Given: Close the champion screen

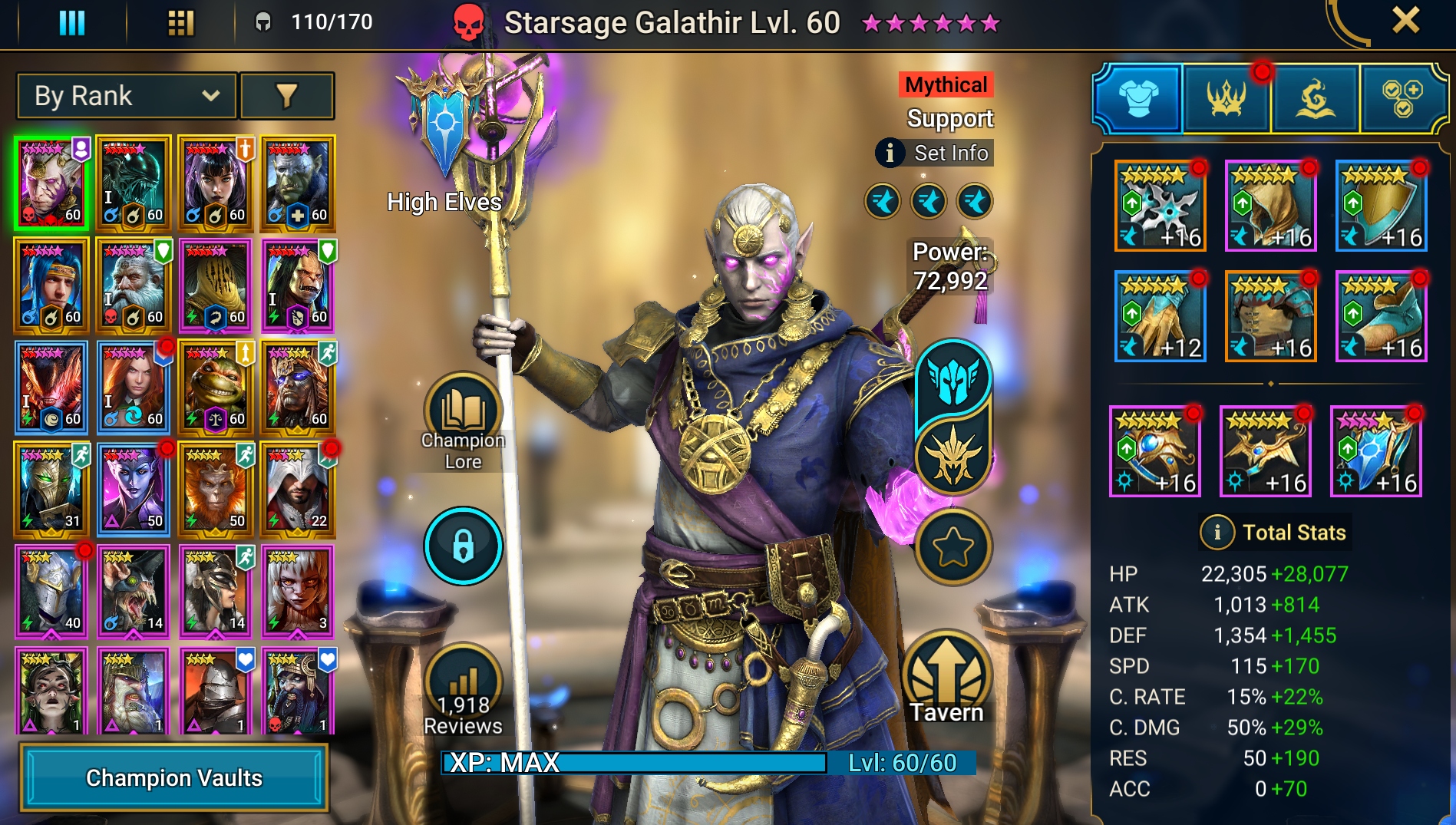Looking at the screenshot, I should coord(1405,21).
